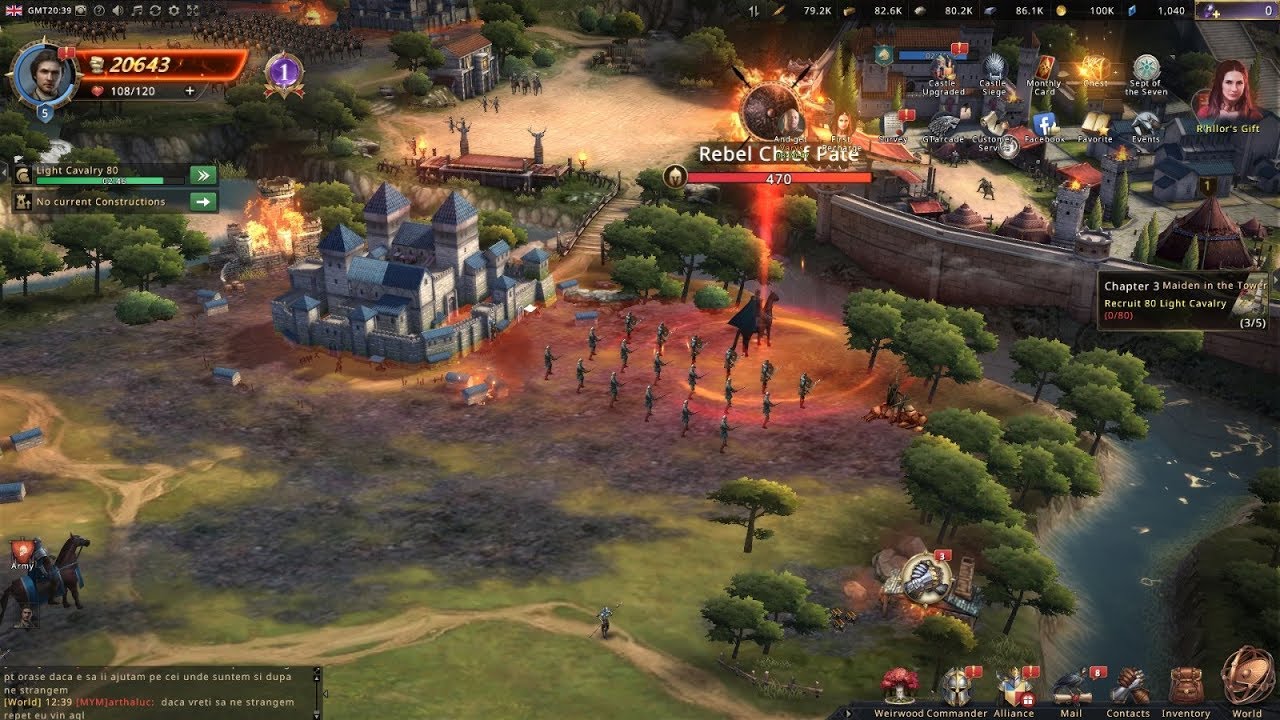Check the Mail raven icon
Image resolution: width=1280 pixels, height=720 pixels.
click(1071, 686)
